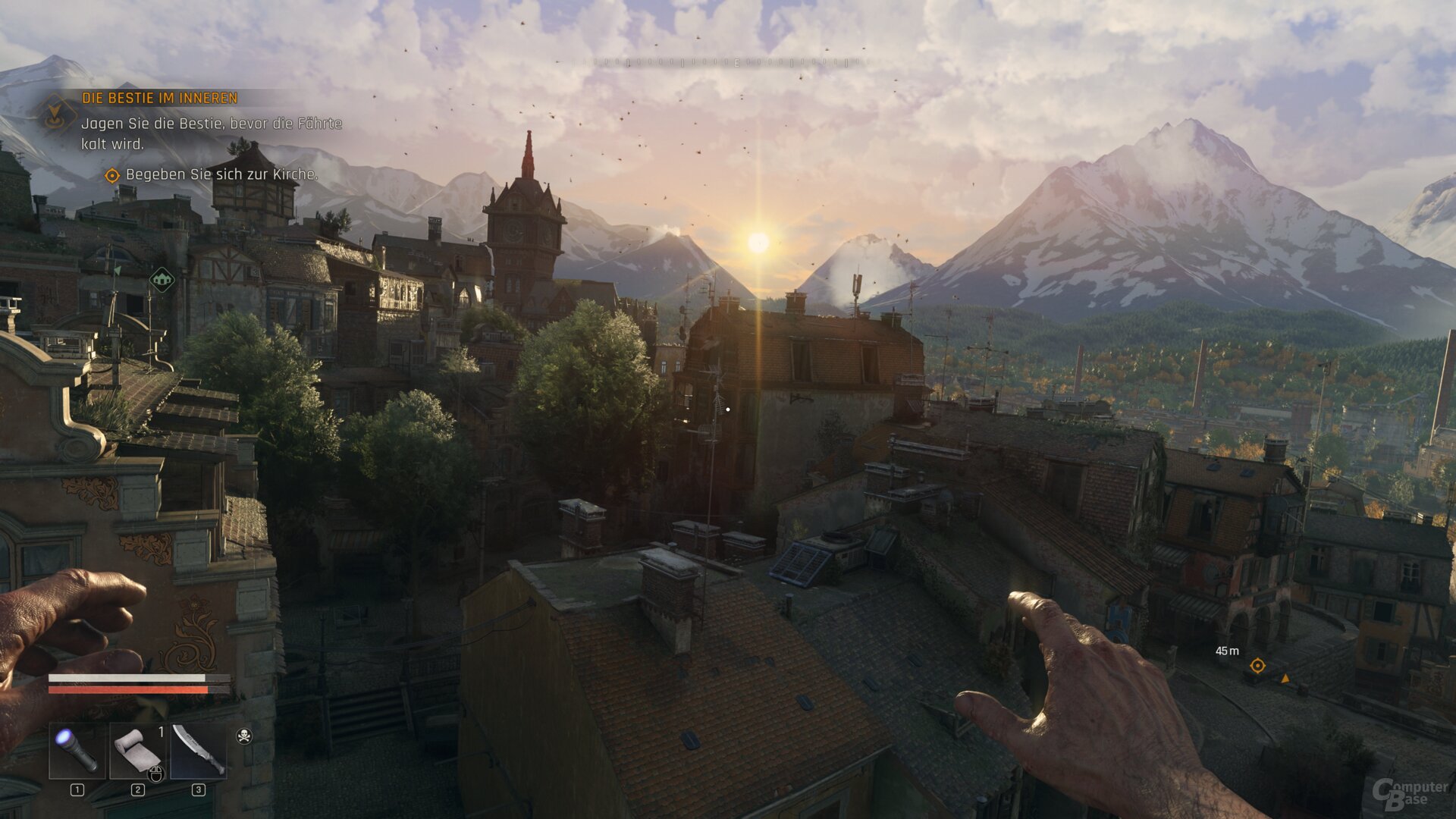Click the green safe zone house icon

tap(162, 280)
